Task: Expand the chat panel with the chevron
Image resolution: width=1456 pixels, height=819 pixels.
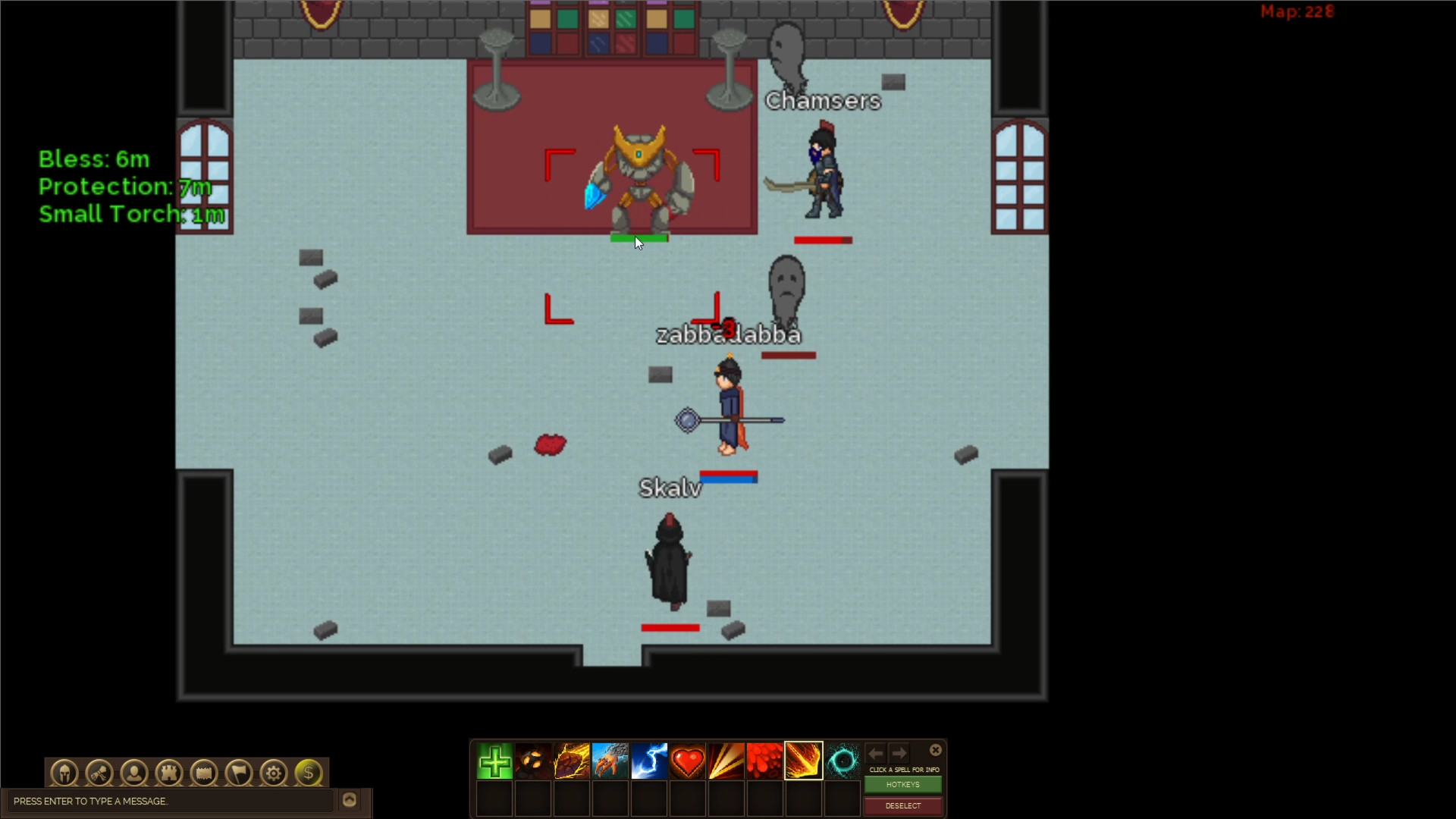Action: [x=350, y=799]
